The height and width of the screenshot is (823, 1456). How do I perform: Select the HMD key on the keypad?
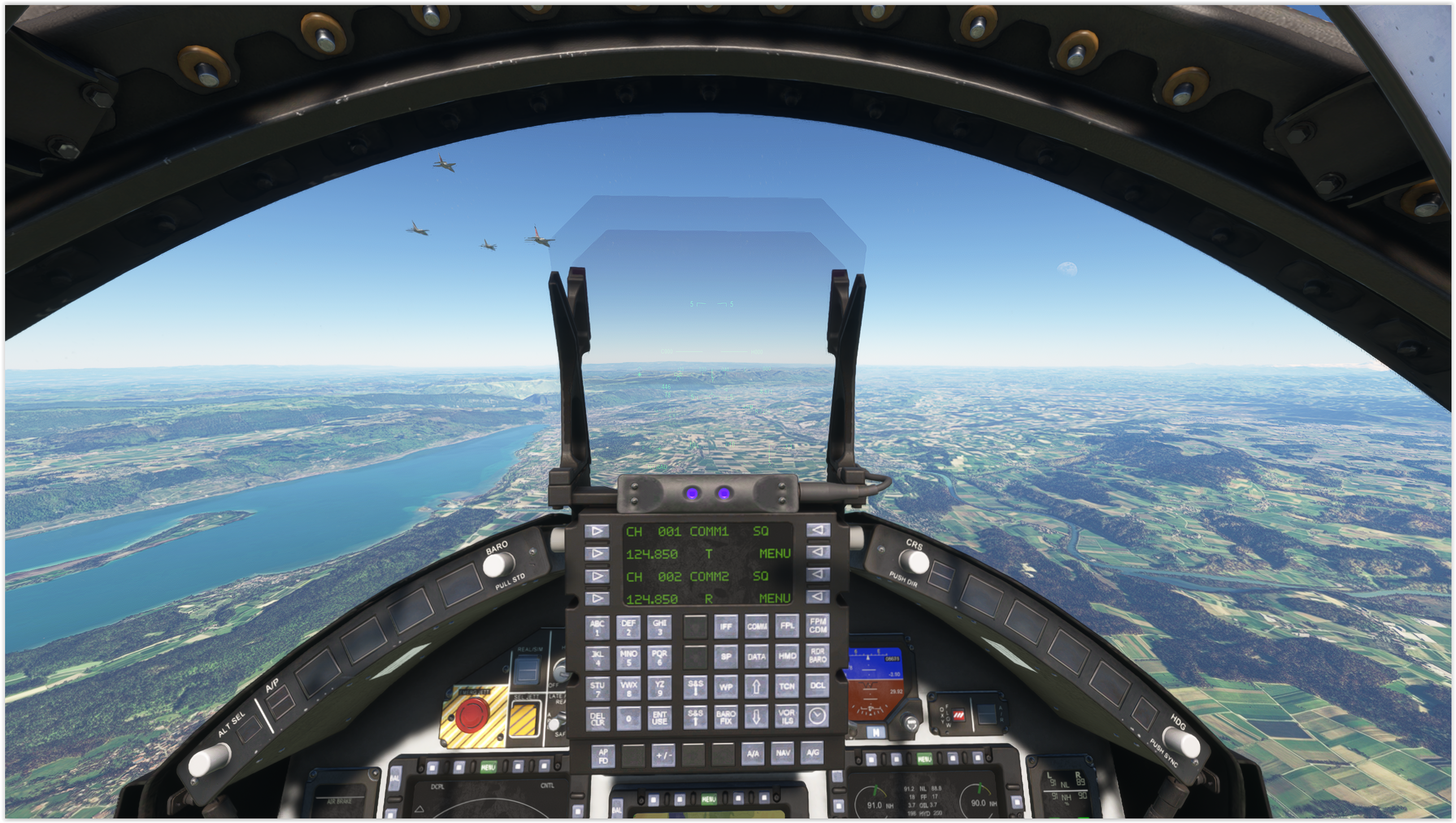787,656
